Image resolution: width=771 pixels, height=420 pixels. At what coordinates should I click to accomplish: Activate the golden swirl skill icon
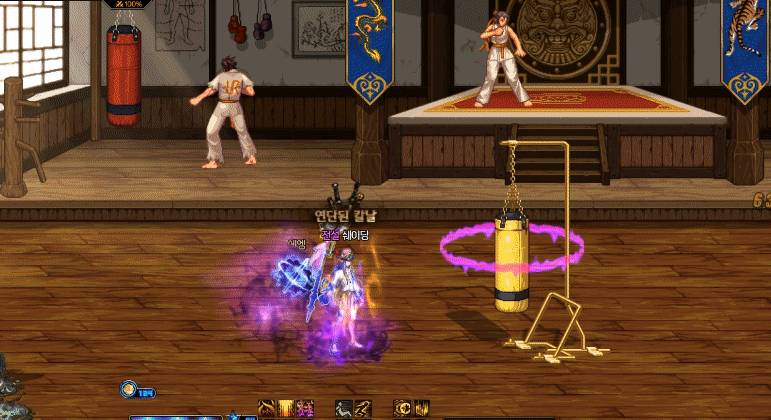(x=267, y=409)
